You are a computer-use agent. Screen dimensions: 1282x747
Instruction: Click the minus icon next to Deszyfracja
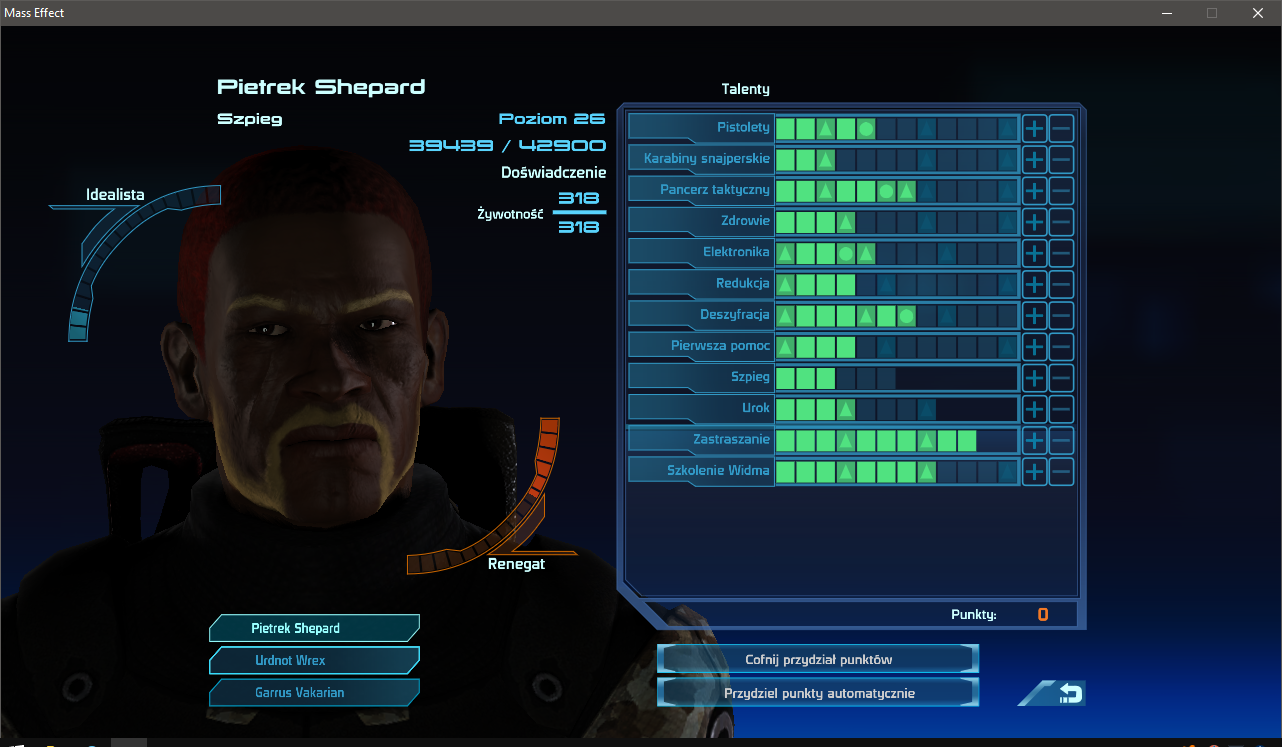point(1061,315)
